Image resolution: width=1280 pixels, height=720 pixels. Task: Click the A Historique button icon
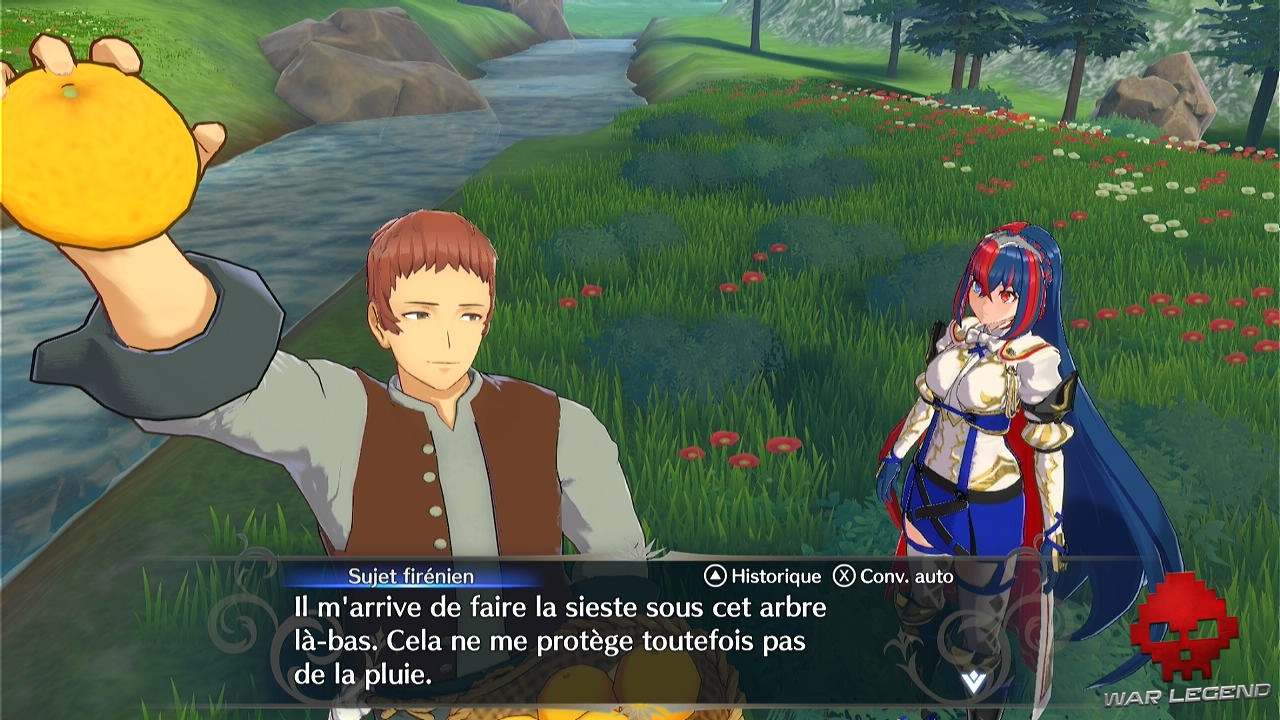point(714,576)
